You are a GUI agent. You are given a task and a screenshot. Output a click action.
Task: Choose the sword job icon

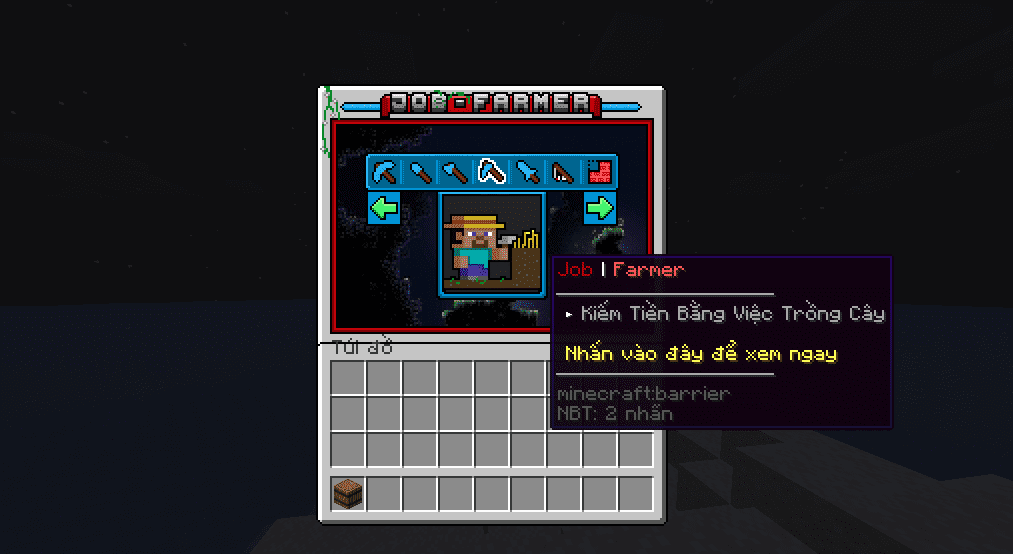(x=527, y=173)
